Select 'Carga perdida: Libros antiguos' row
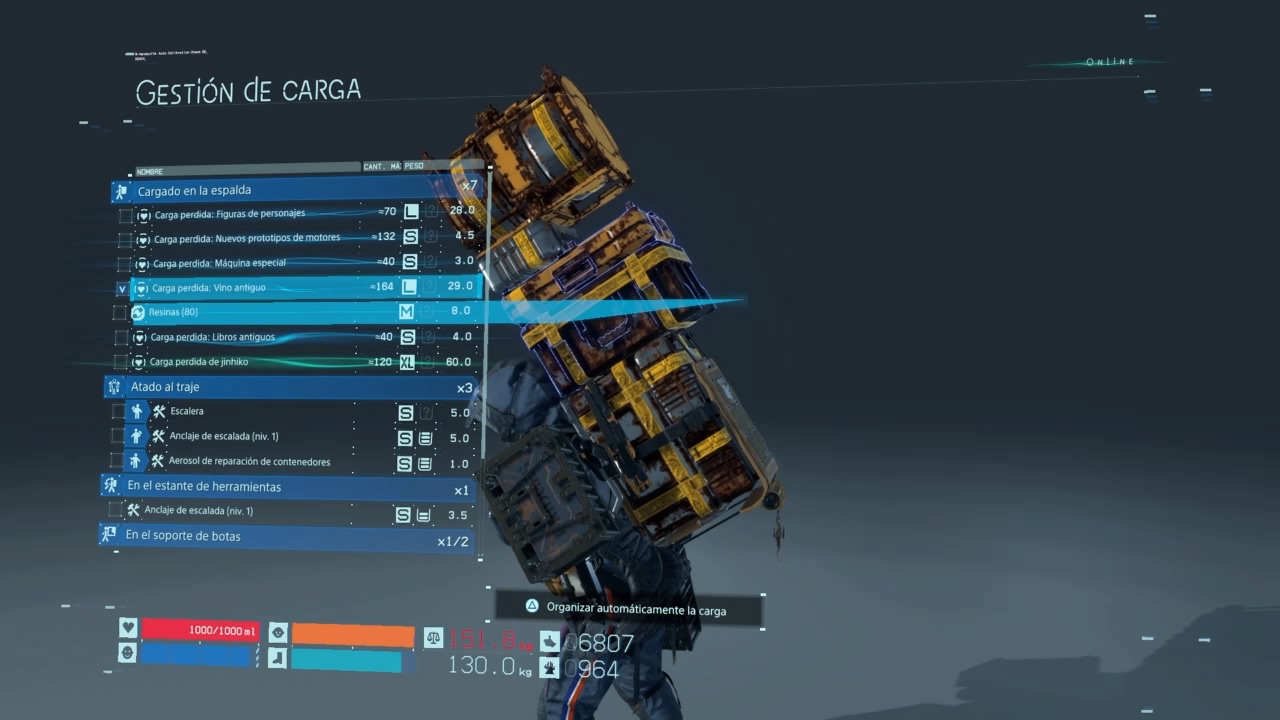The height and width of the screenshot is (720, 1280). [x=212, y=337]
